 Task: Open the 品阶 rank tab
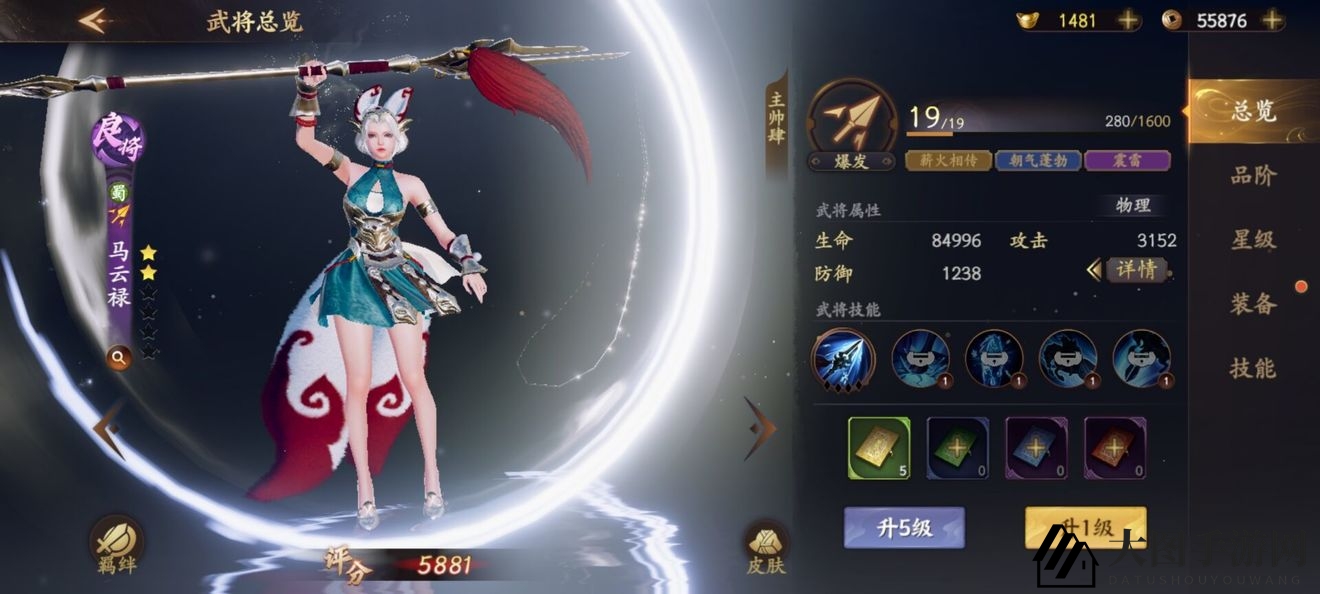(x=1253, y=176)
